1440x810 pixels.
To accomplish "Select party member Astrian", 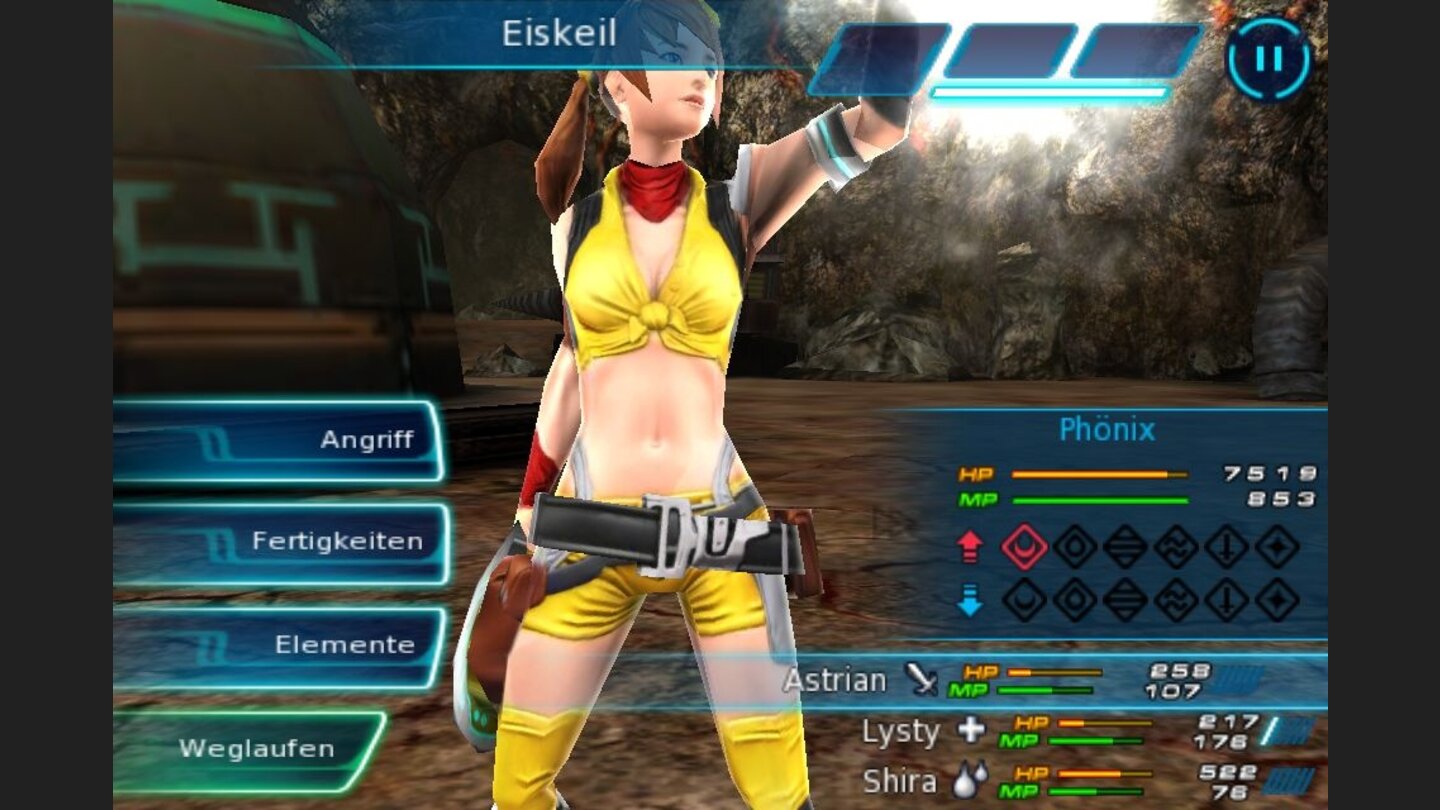I will click(x=836, y=681).
